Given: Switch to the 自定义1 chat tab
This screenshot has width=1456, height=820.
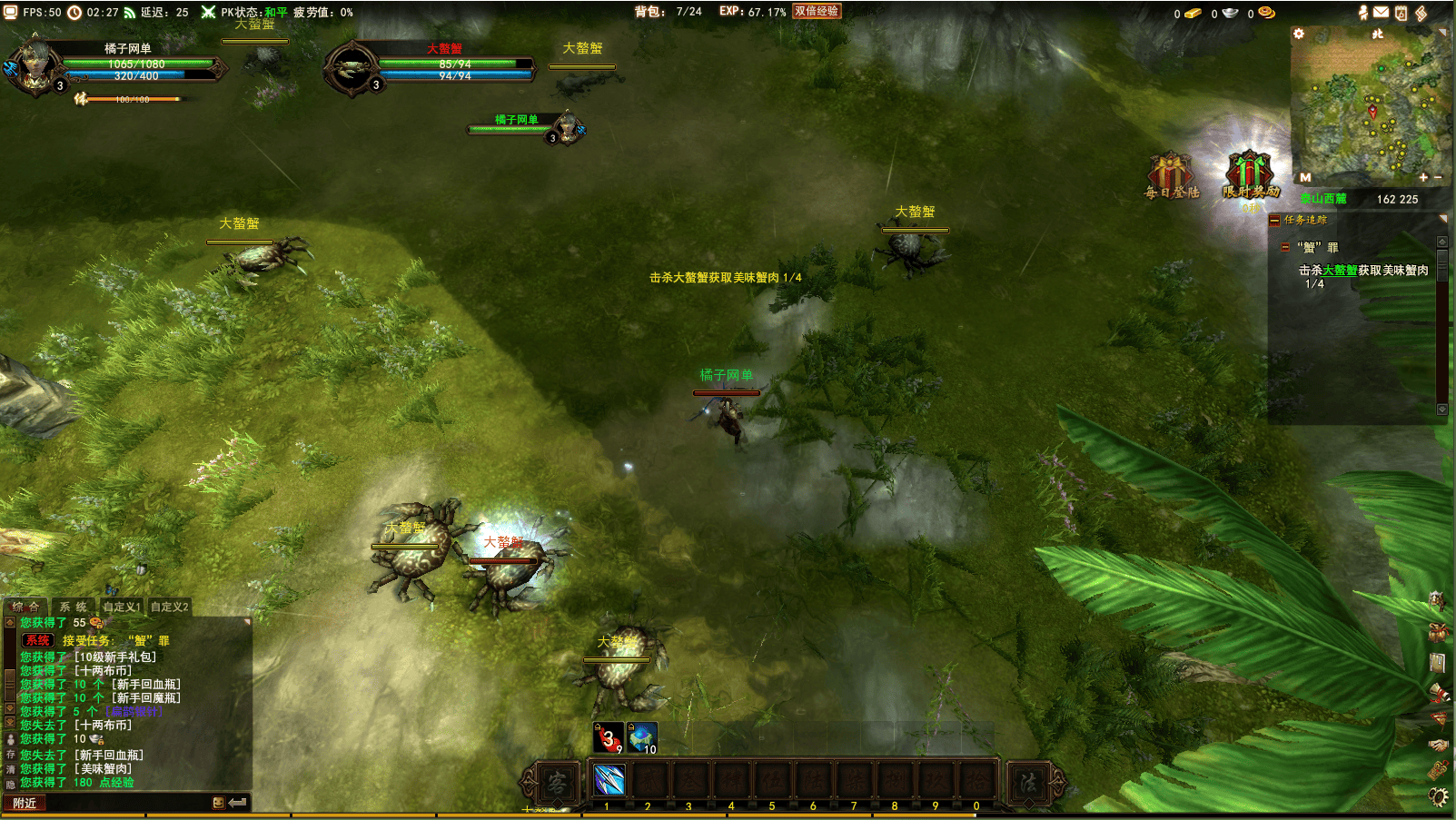Looking at the screenshot, I should click(x=122, y=607).
